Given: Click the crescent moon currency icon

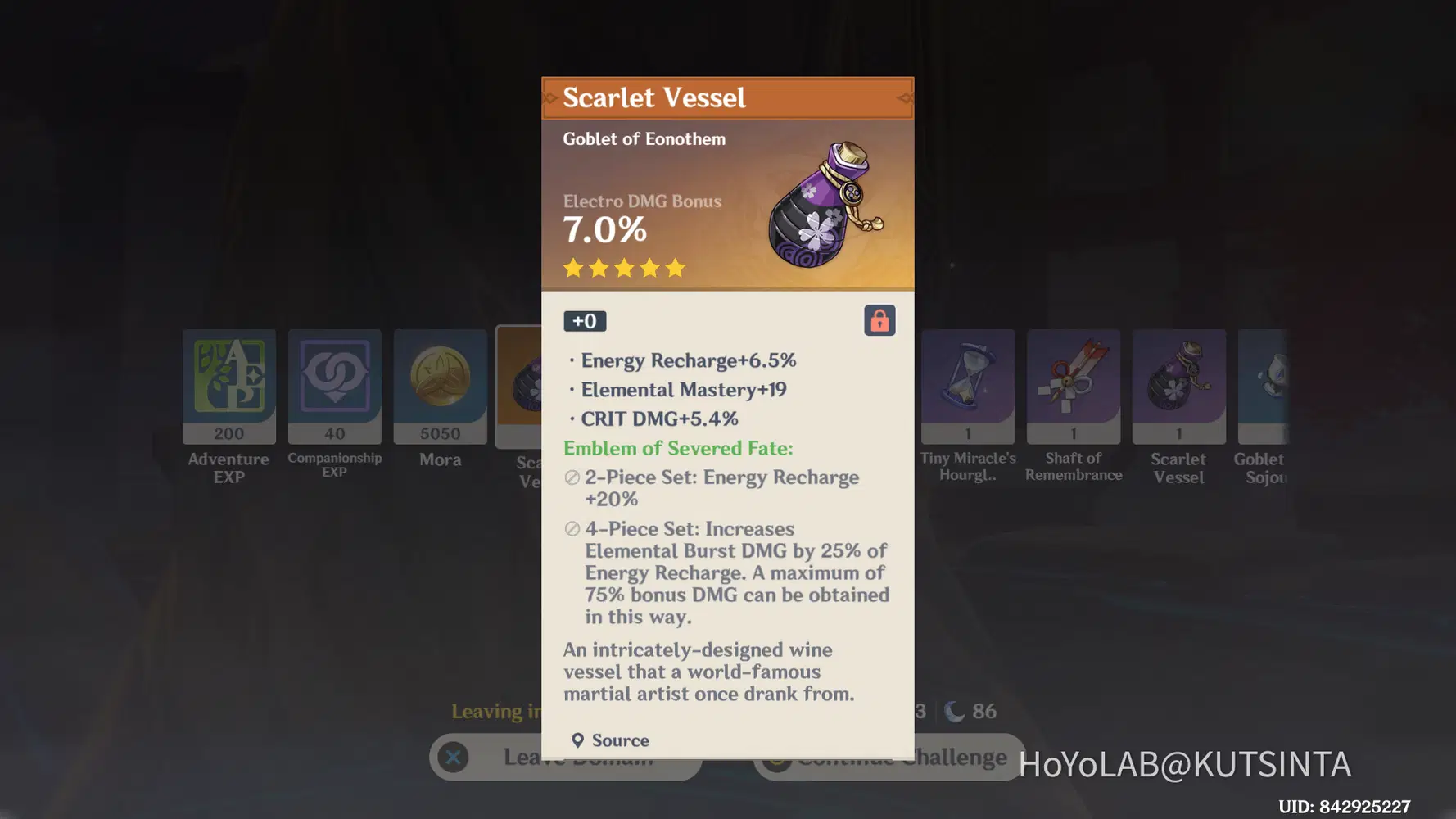Looking at the screenshot, I should 952,711.
